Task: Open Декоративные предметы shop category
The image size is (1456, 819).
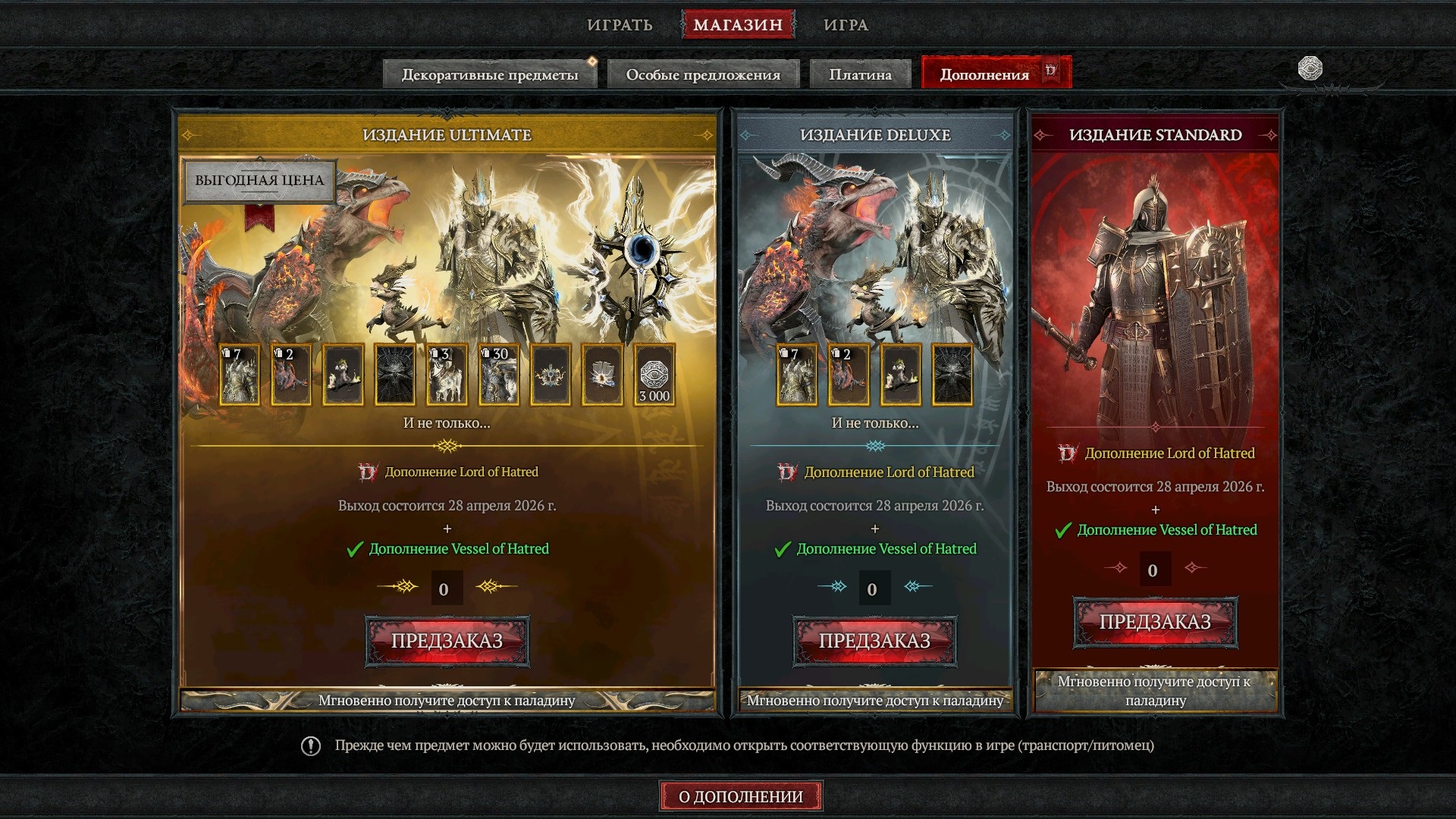Action: click(x=490, y=74)
